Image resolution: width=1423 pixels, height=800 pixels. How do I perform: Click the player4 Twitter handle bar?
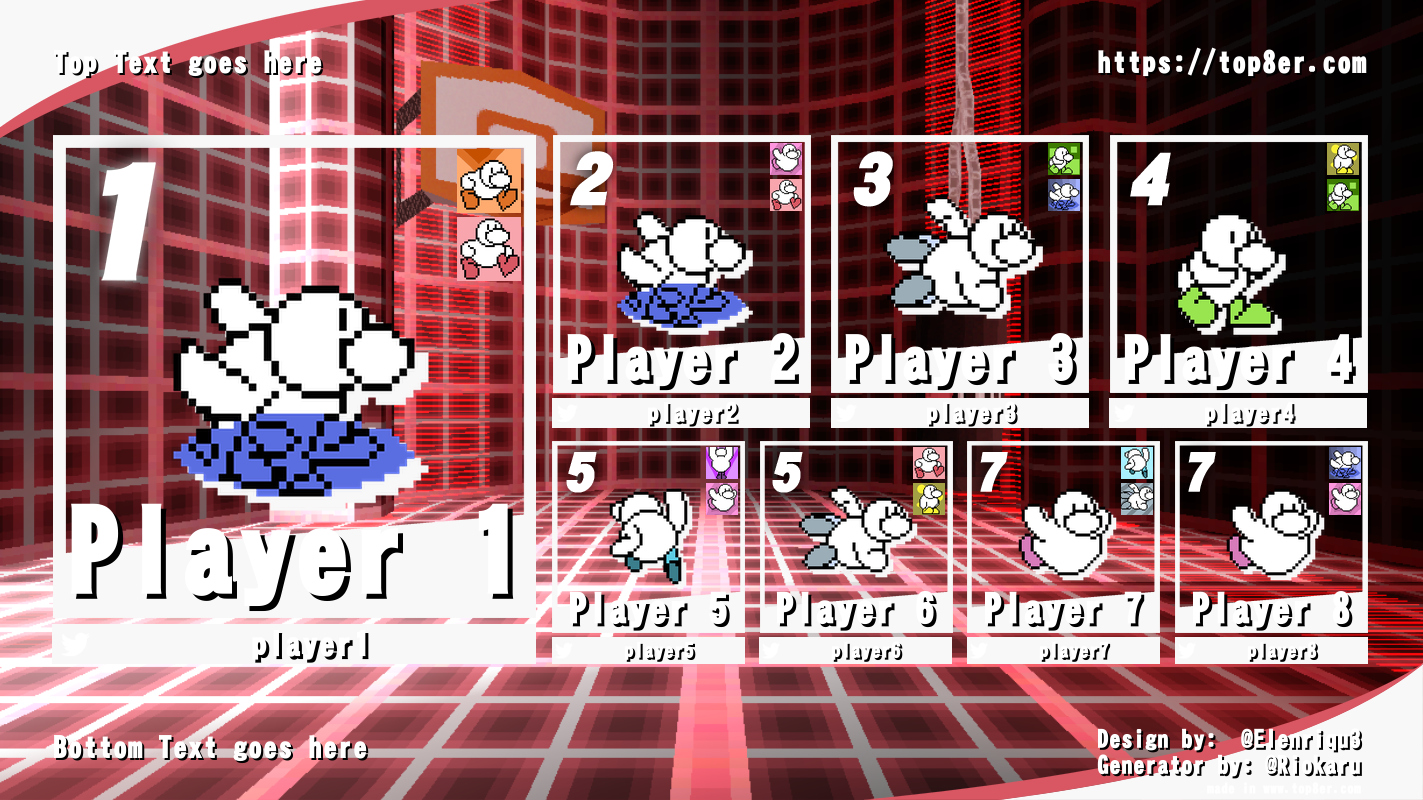click(x=1238, y=413)
